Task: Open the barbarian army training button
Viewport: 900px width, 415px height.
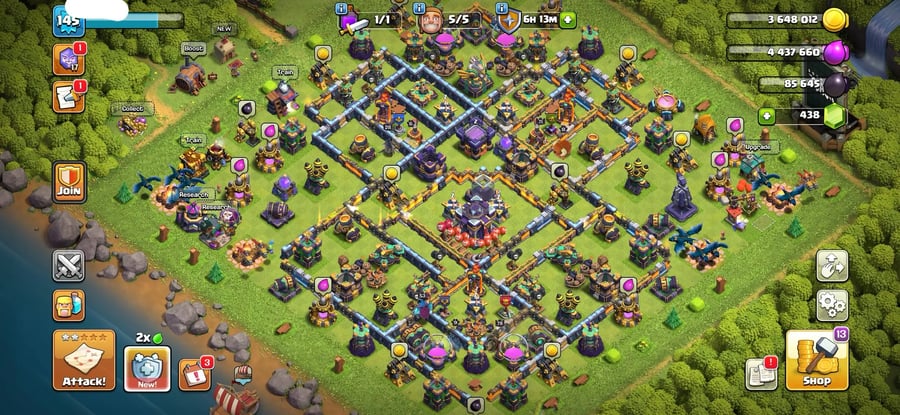Action: pos(69,305)
